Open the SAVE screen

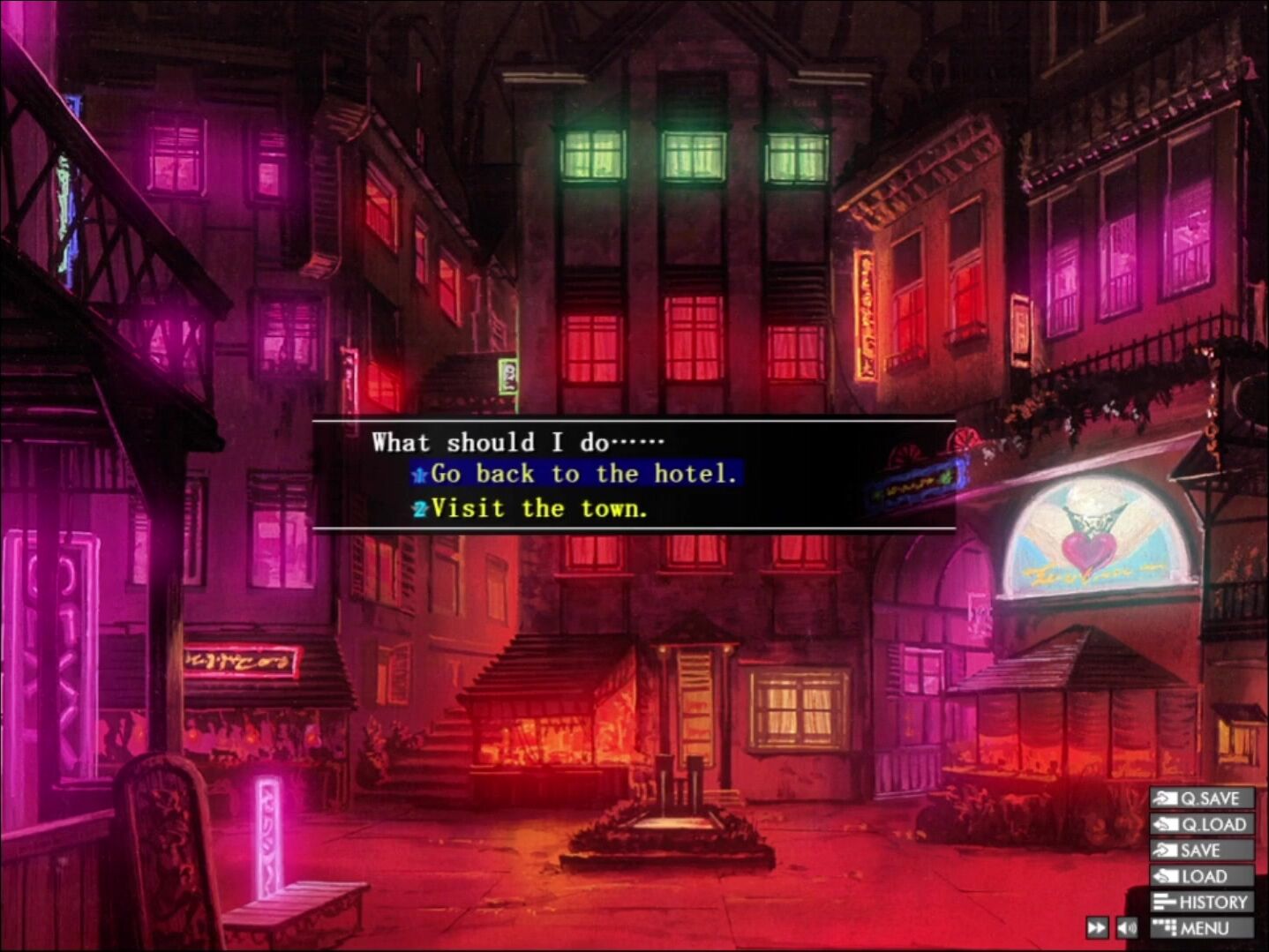click(x=1202, y=851)
